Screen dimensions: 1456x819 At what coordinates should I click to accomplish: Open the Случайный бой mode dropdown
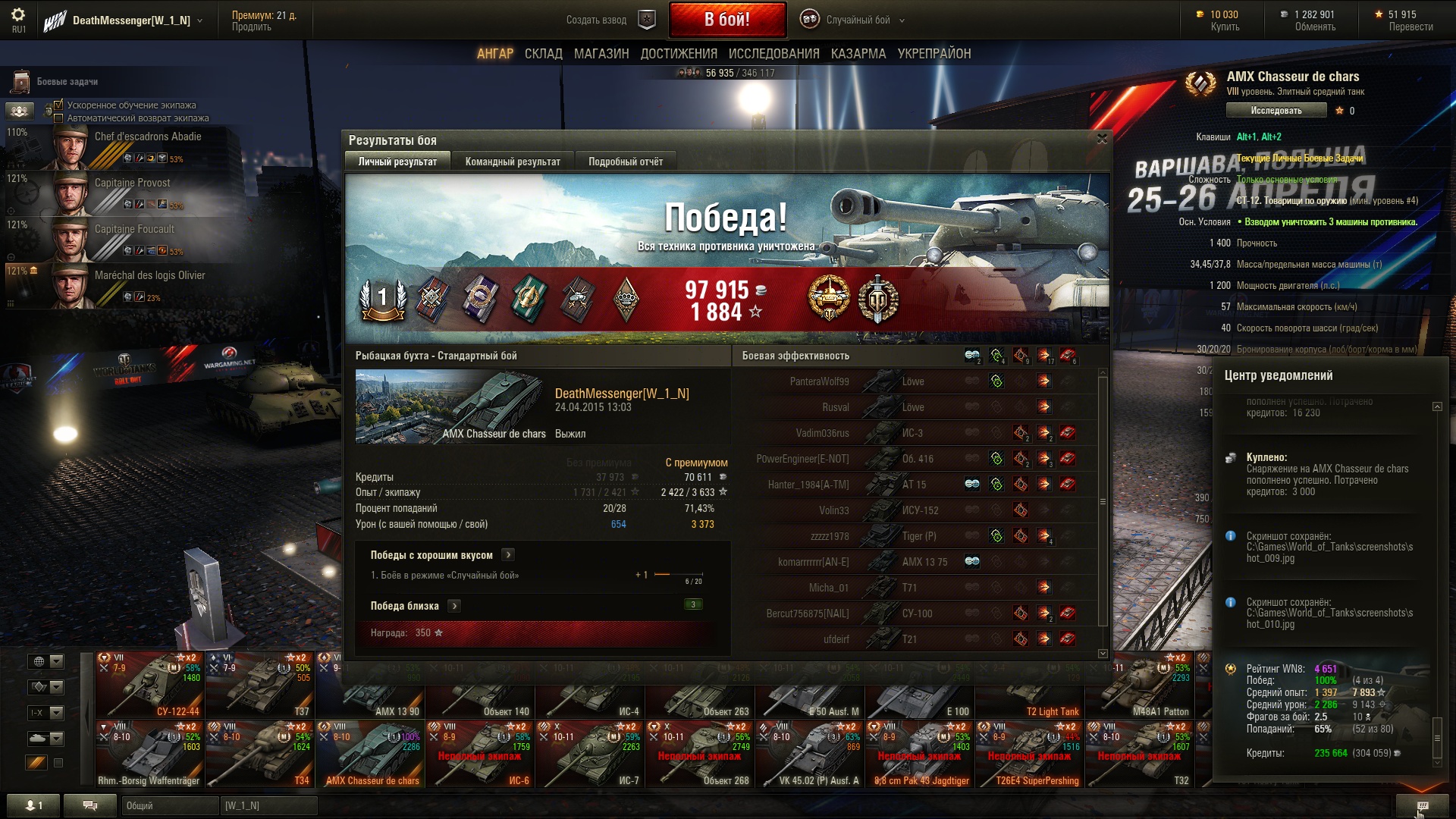[857, 20]
